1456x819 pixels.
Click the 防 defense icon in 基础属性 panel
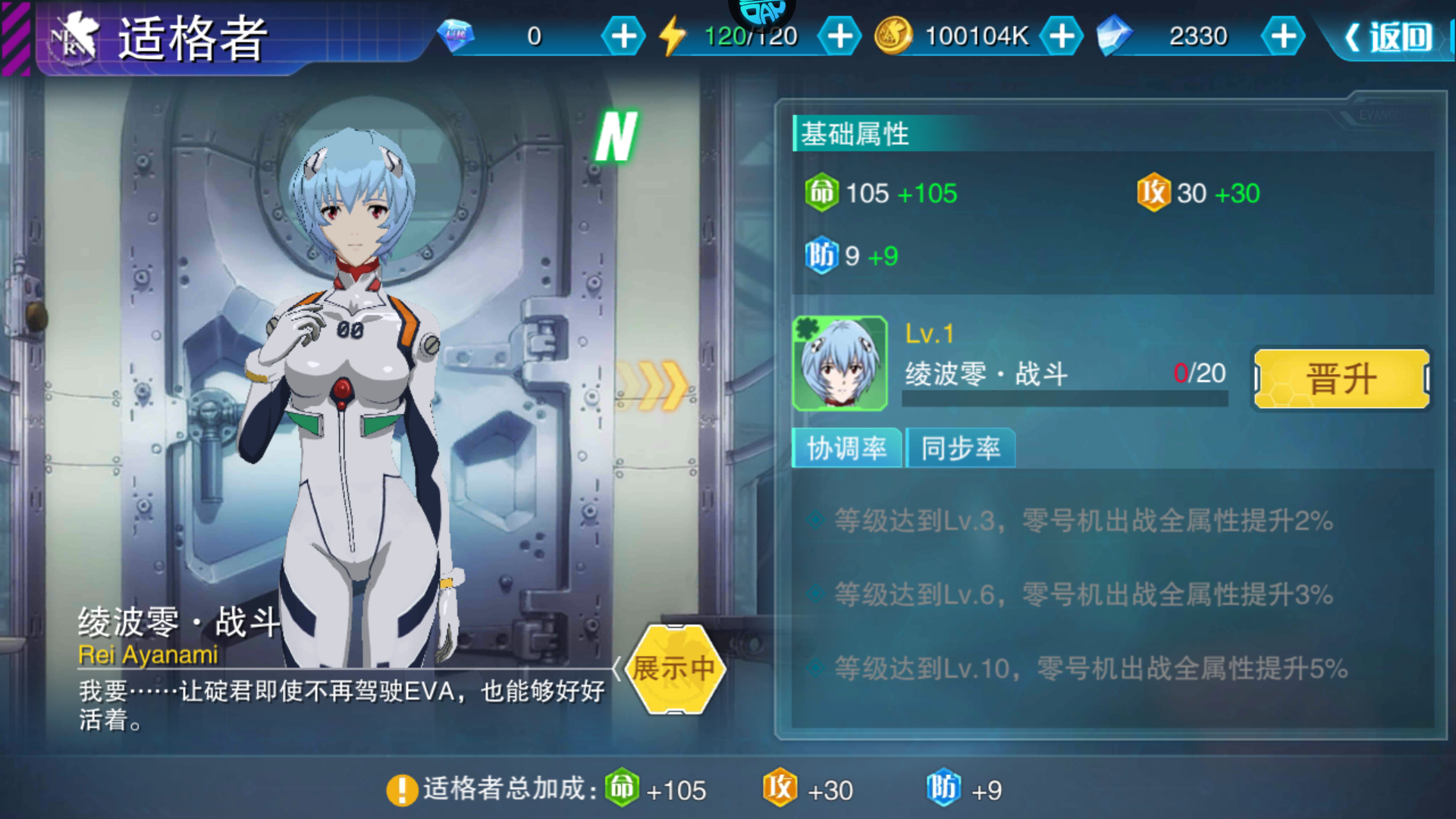[x=821, y=256]
